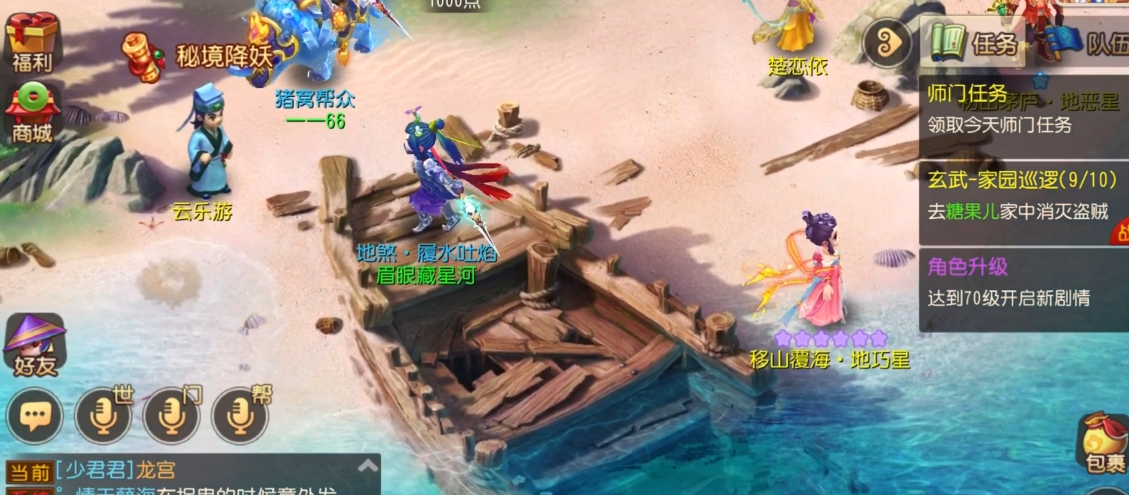1129x495 pixels.
Task: Collapse the quest panel with the arrow button
Action: point(887,44)
